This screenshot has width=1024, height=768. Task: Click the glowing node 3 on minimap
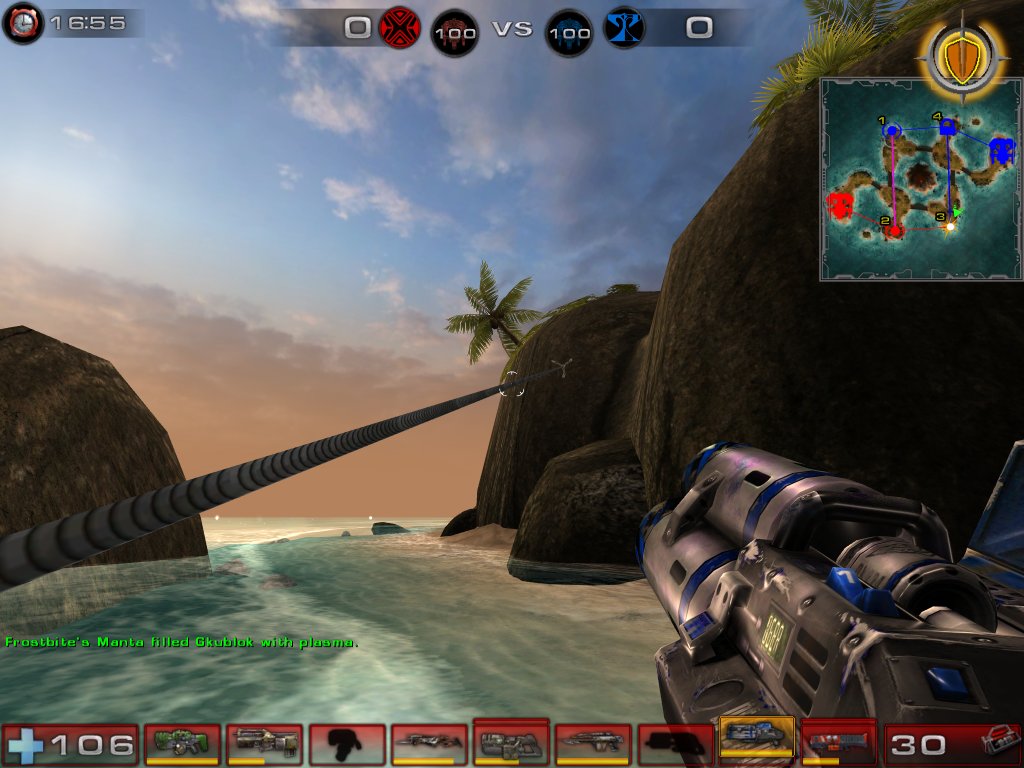pos(950,226)
